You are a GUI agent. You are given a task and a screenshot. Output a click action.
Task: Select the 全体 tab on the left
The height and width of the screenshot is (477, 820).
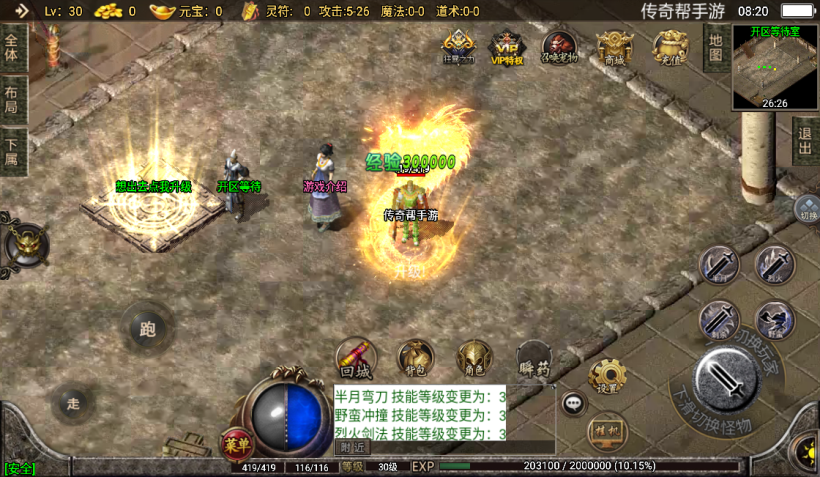pyautogui.click(x=12, y=48)
